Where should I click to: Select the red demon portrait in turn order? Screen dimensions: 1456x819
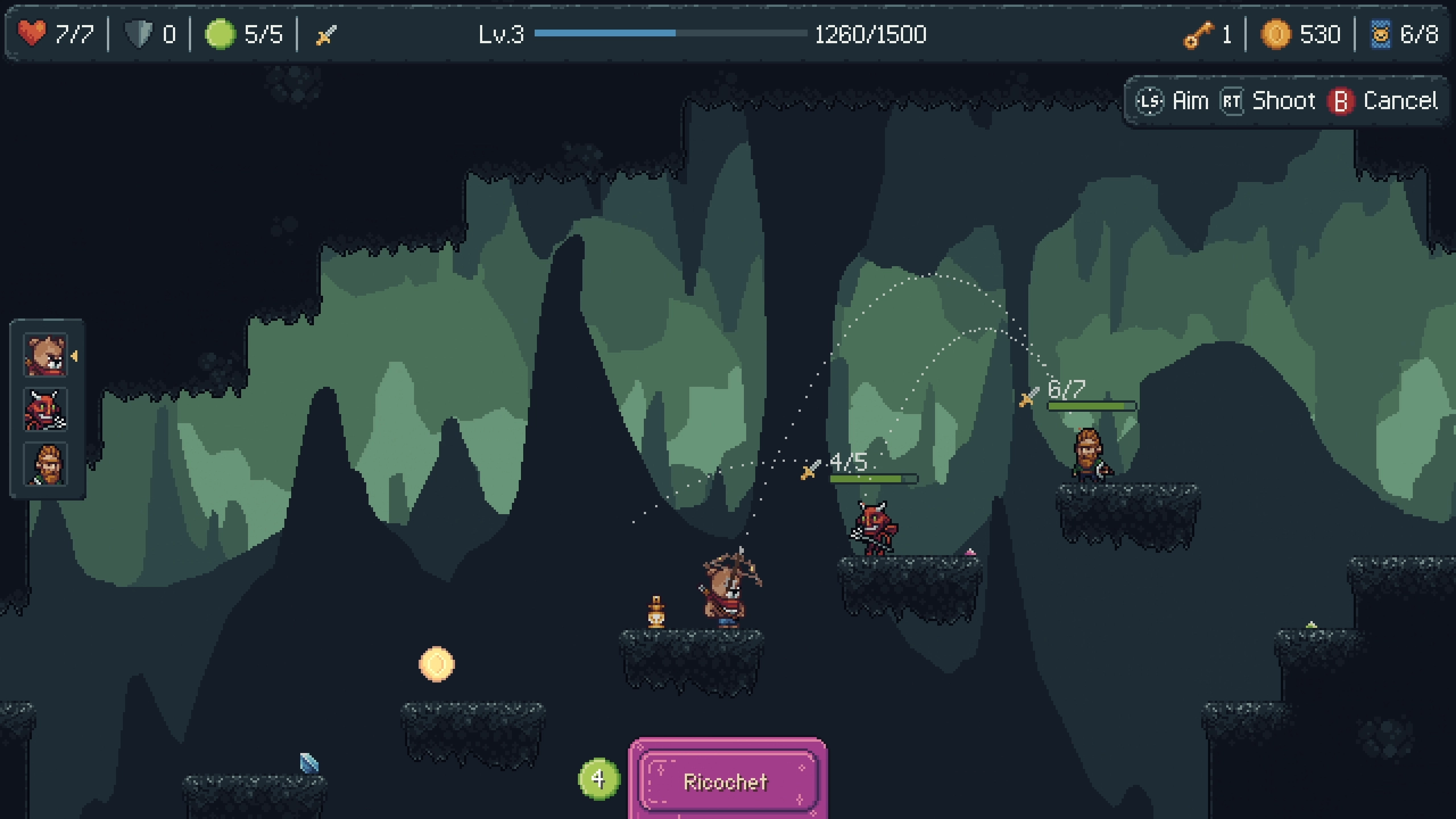click(x=45, y=409)
